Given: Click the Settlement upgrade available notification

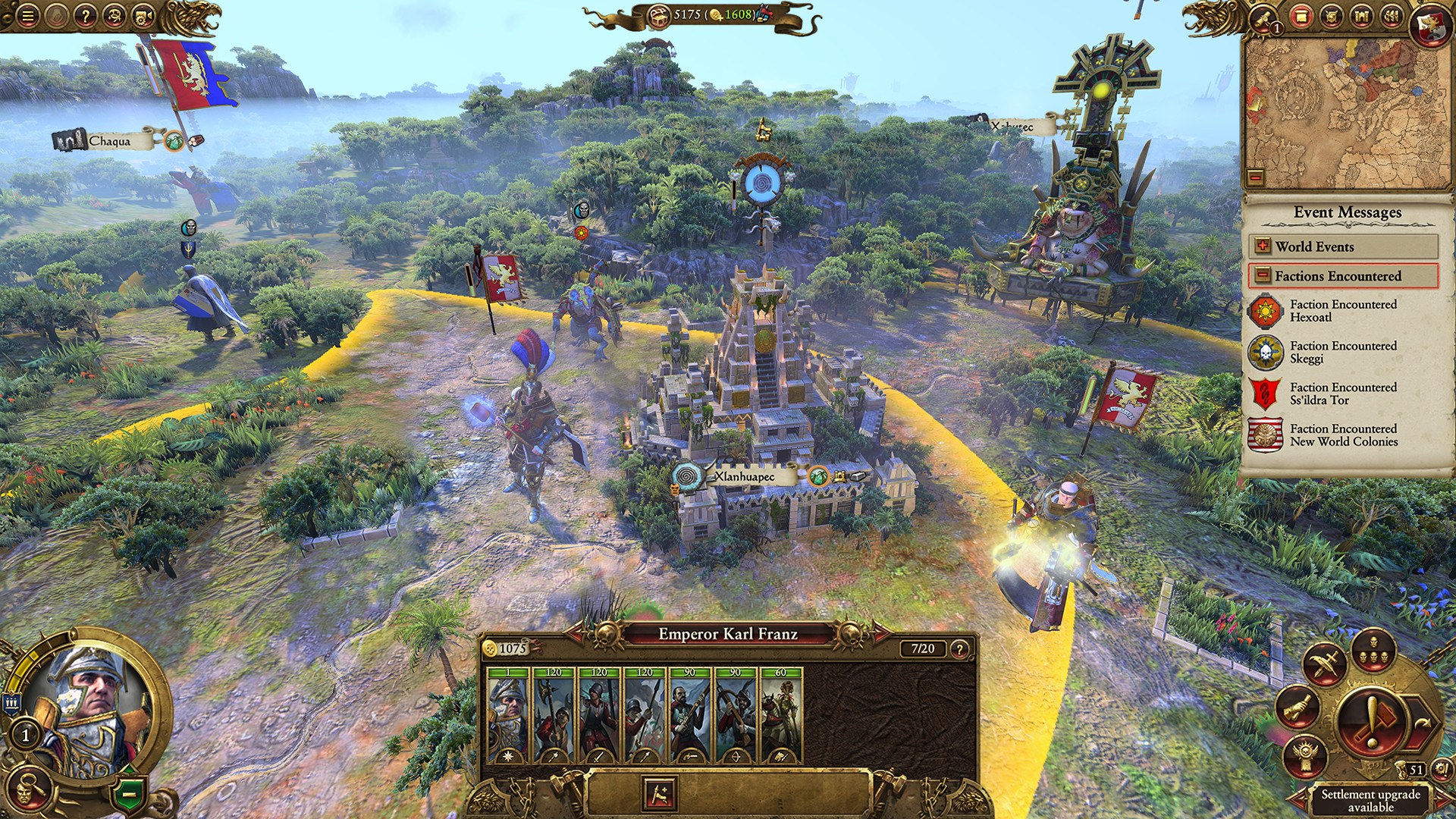Looking at the screenshot, I should [x=1369, y=802].
